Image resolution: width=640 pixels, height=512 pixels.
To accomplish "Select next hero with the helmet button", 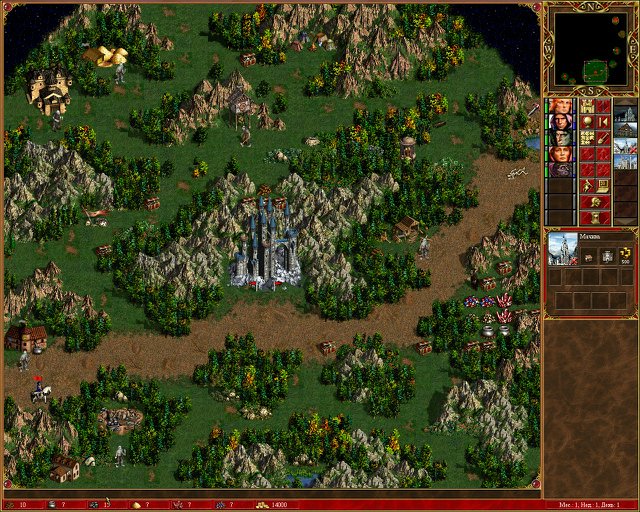I will point(595,202).
